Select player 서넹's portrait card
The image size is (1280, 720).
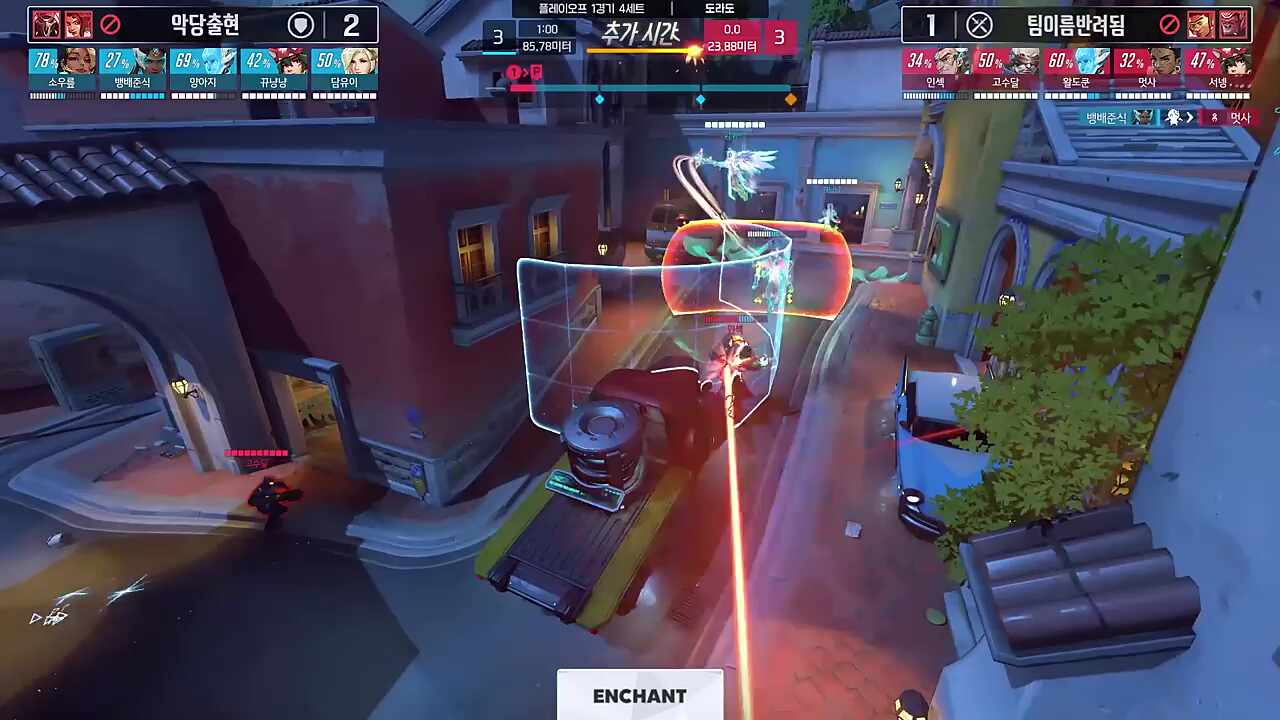click(x=1217, y=70)
